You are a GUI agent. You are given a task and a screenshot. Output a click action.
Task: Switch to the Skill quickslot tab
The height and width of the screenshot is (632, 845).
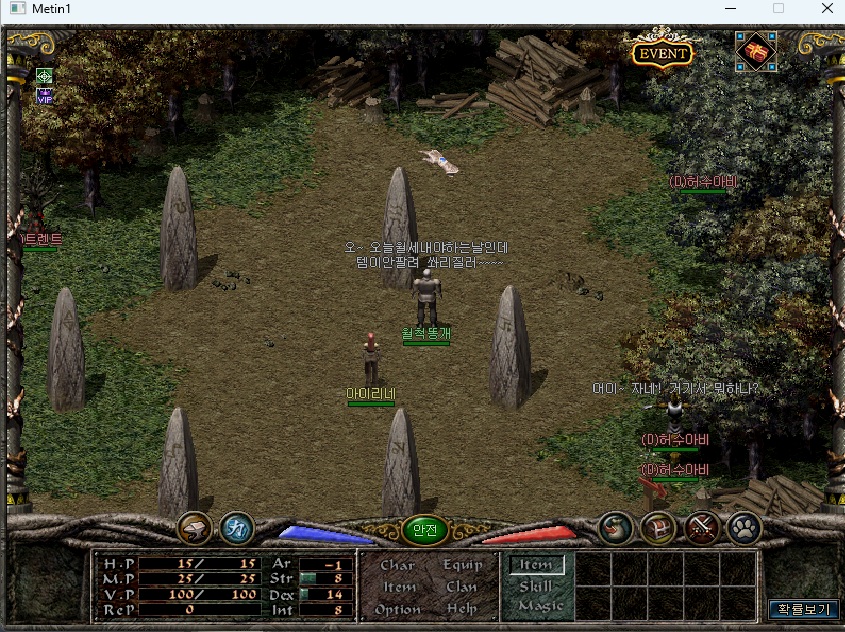click(536, 587)
